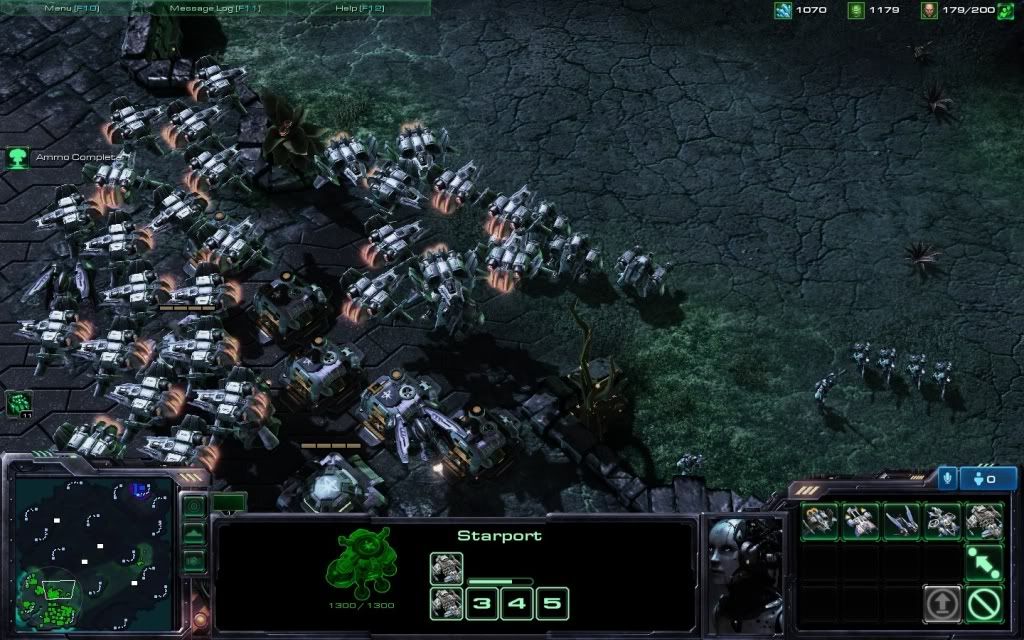Cancel the Battlecruiser currently in production
The width and height of the screenshot is (1024, 640).
click(x=446, y=567)
